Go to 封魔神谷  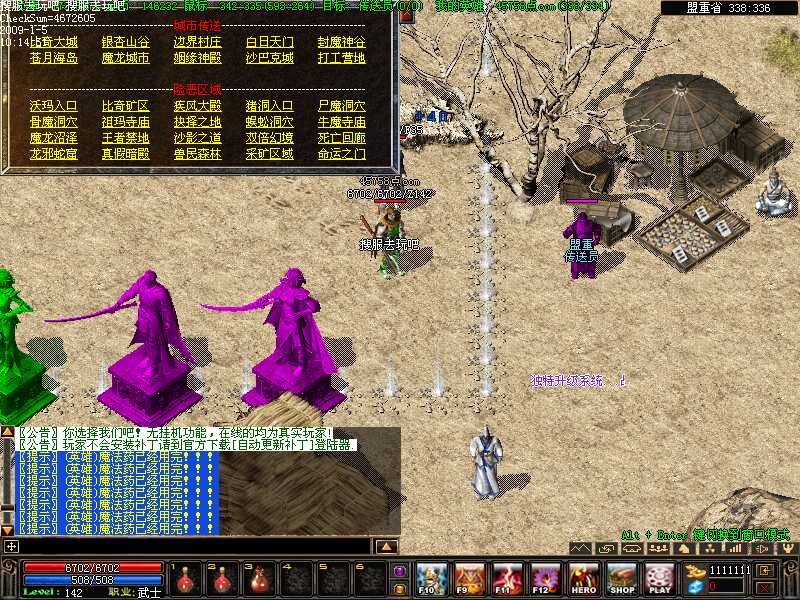coord(342,42)
